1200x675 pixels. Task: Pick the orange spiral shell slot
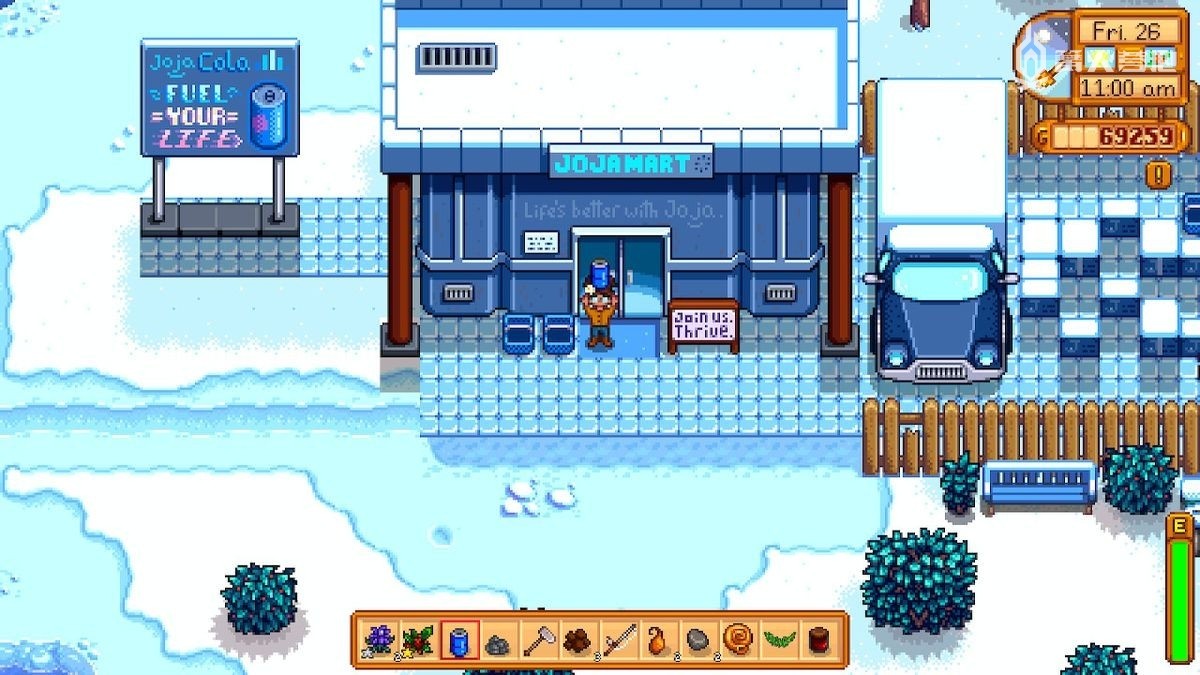[738, 639]
